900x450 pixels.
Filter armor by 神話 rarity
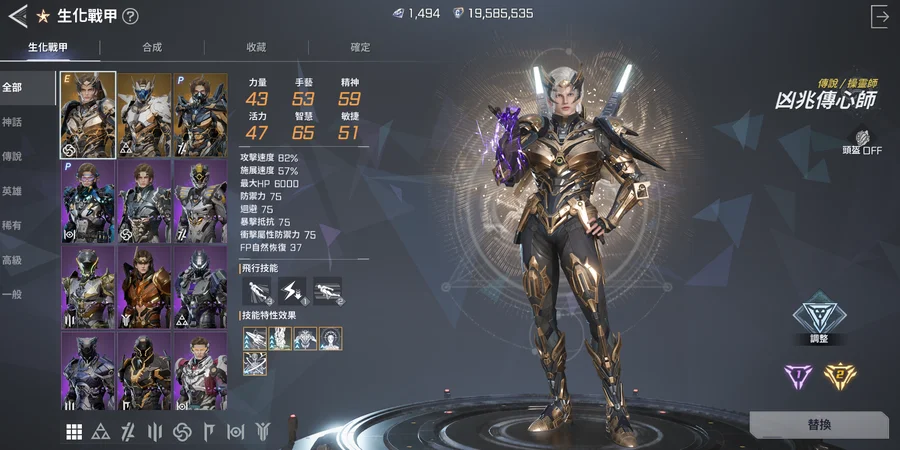14,122
